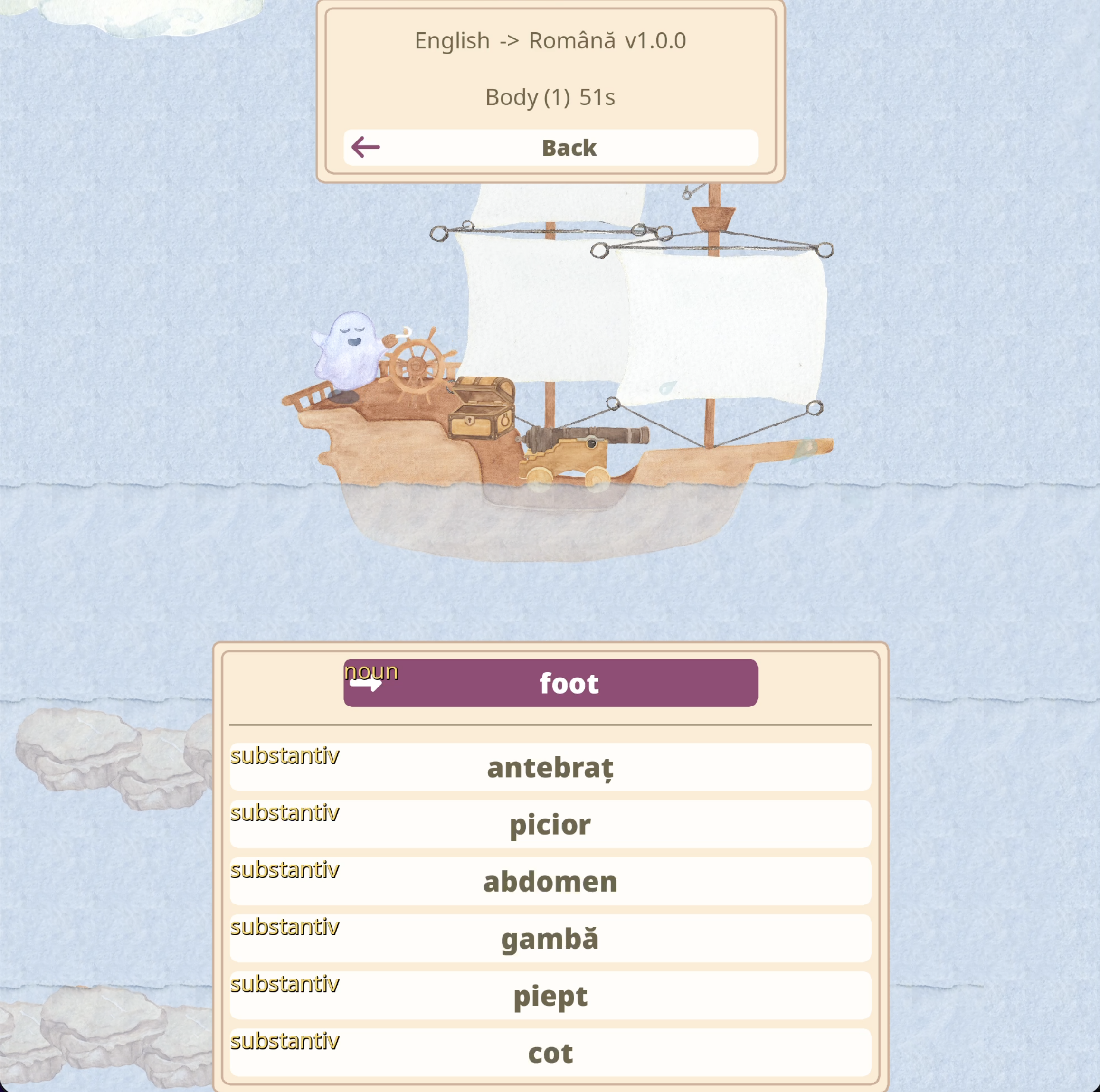Select gambă from the answer list
This screenshot has width=1100, height=1092.
tap(550, 938)
